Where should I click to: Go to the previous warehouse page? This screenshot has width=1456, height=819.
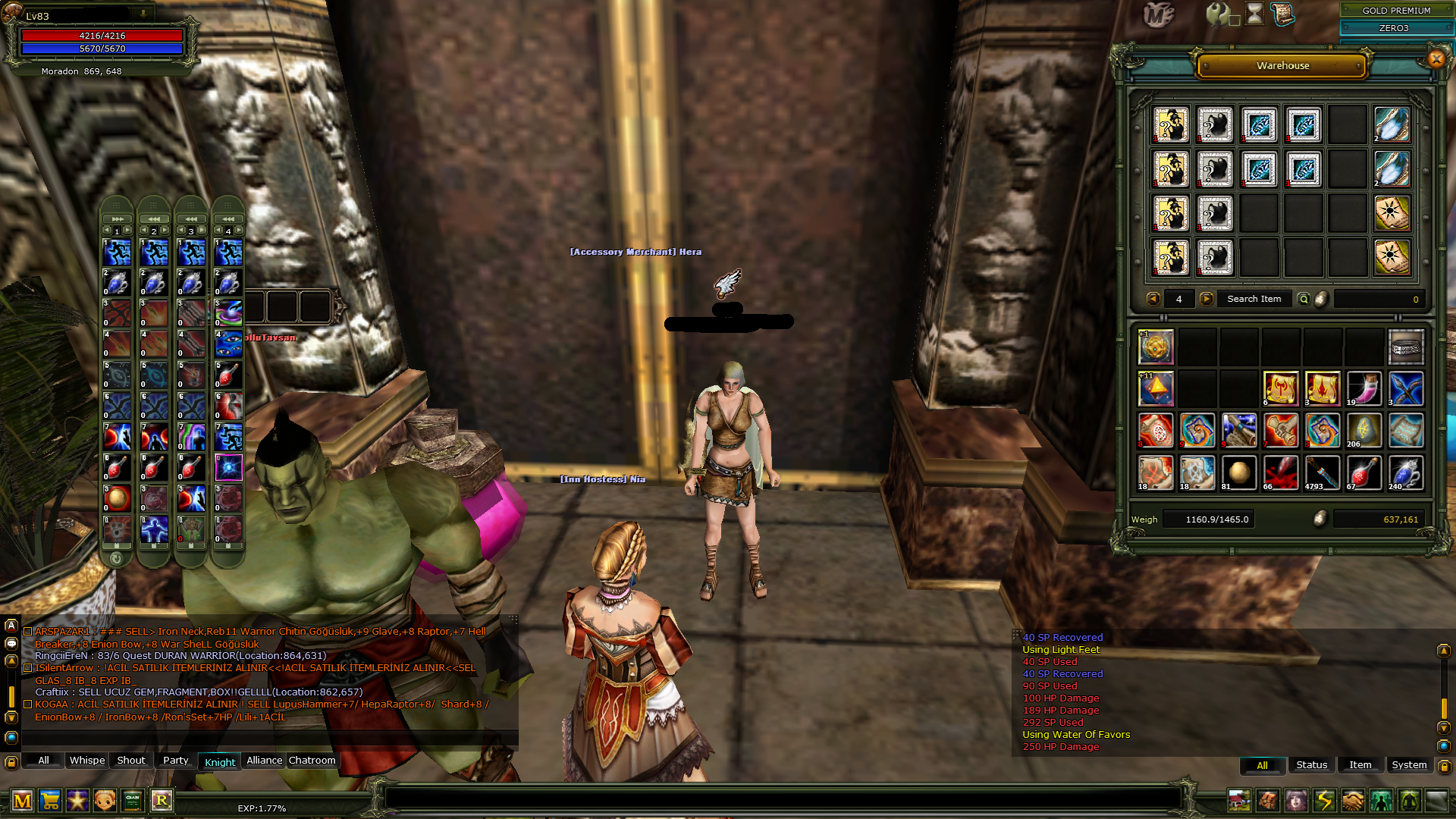pyautogui.click(x=1153, y=299)
